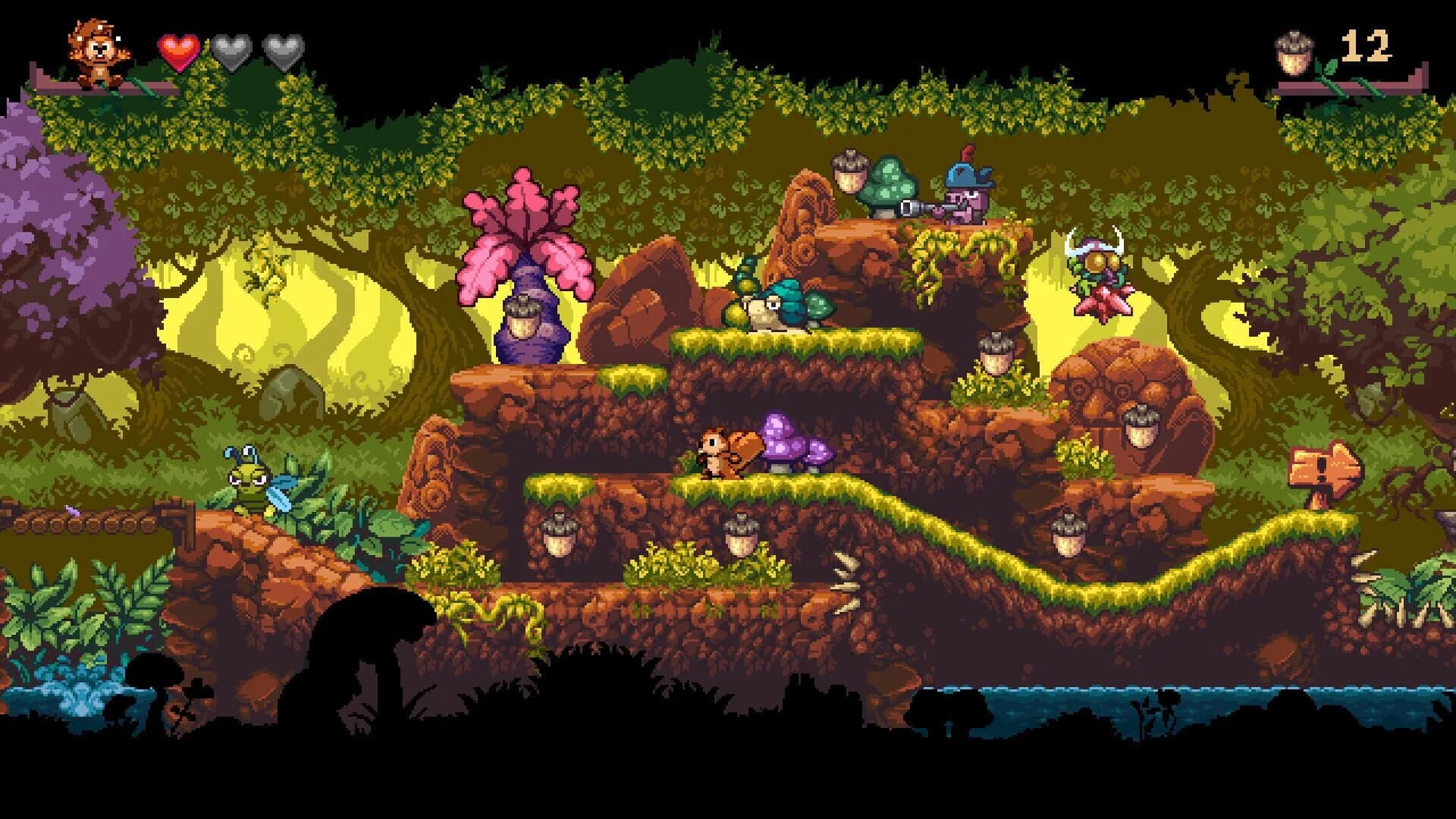Click the acorn counter showing 12
This screenshot has width=1456, height=819.
(1365, 47)
